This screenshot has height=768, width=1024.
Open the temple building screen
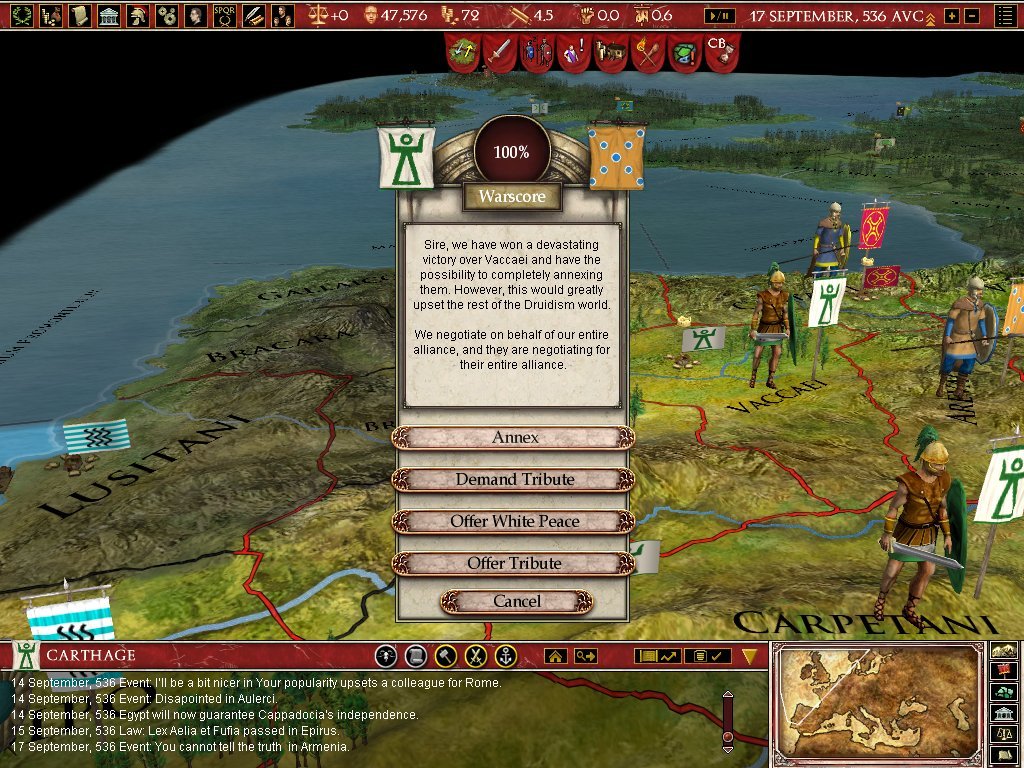109,15
